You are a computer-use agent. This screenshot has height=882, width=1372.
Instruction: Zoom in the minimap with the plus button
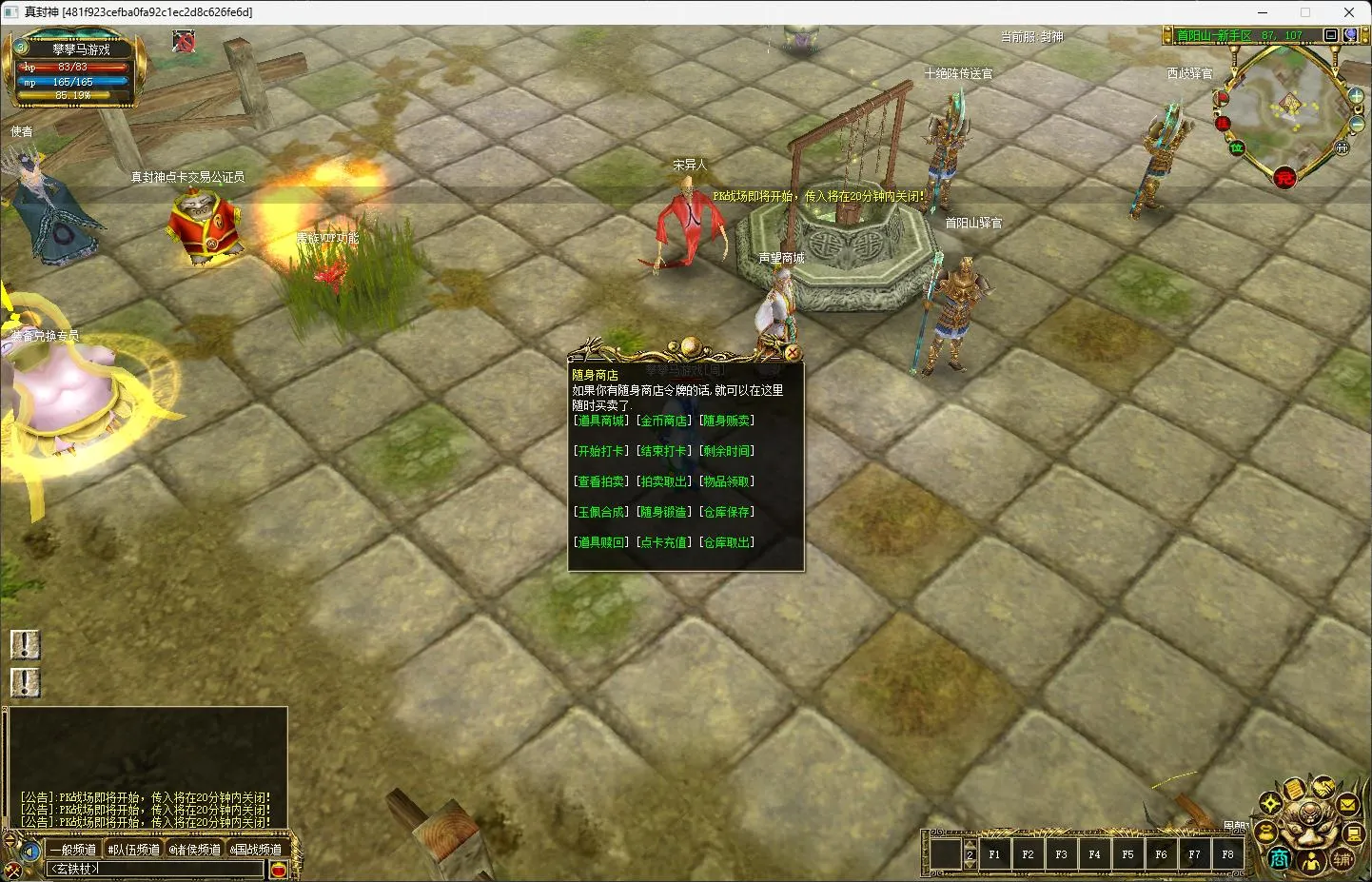point(1356,95)
